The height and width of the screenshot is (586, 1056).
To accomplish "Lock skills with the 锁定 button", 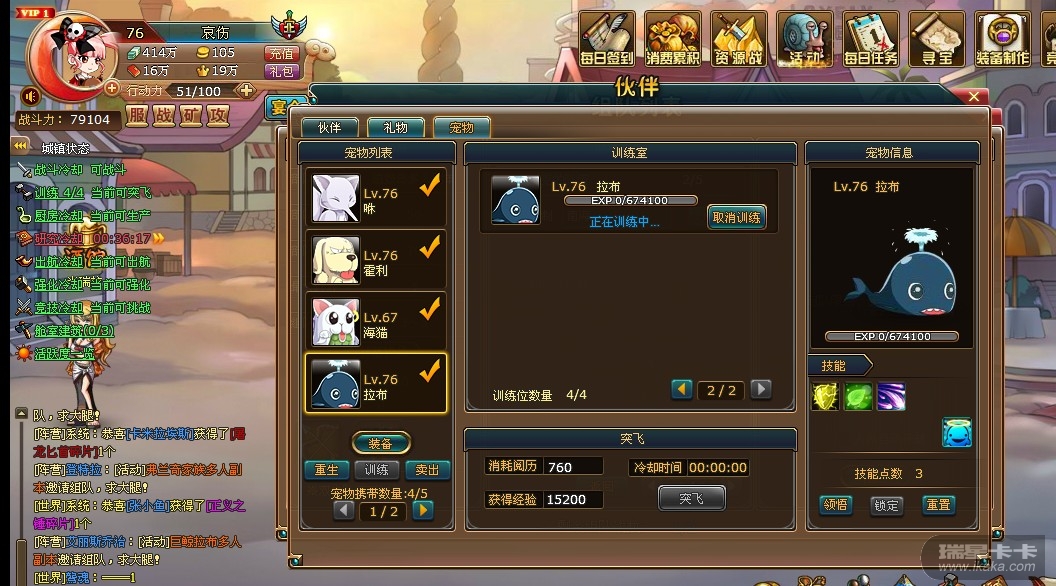I will tap(886, 504).
